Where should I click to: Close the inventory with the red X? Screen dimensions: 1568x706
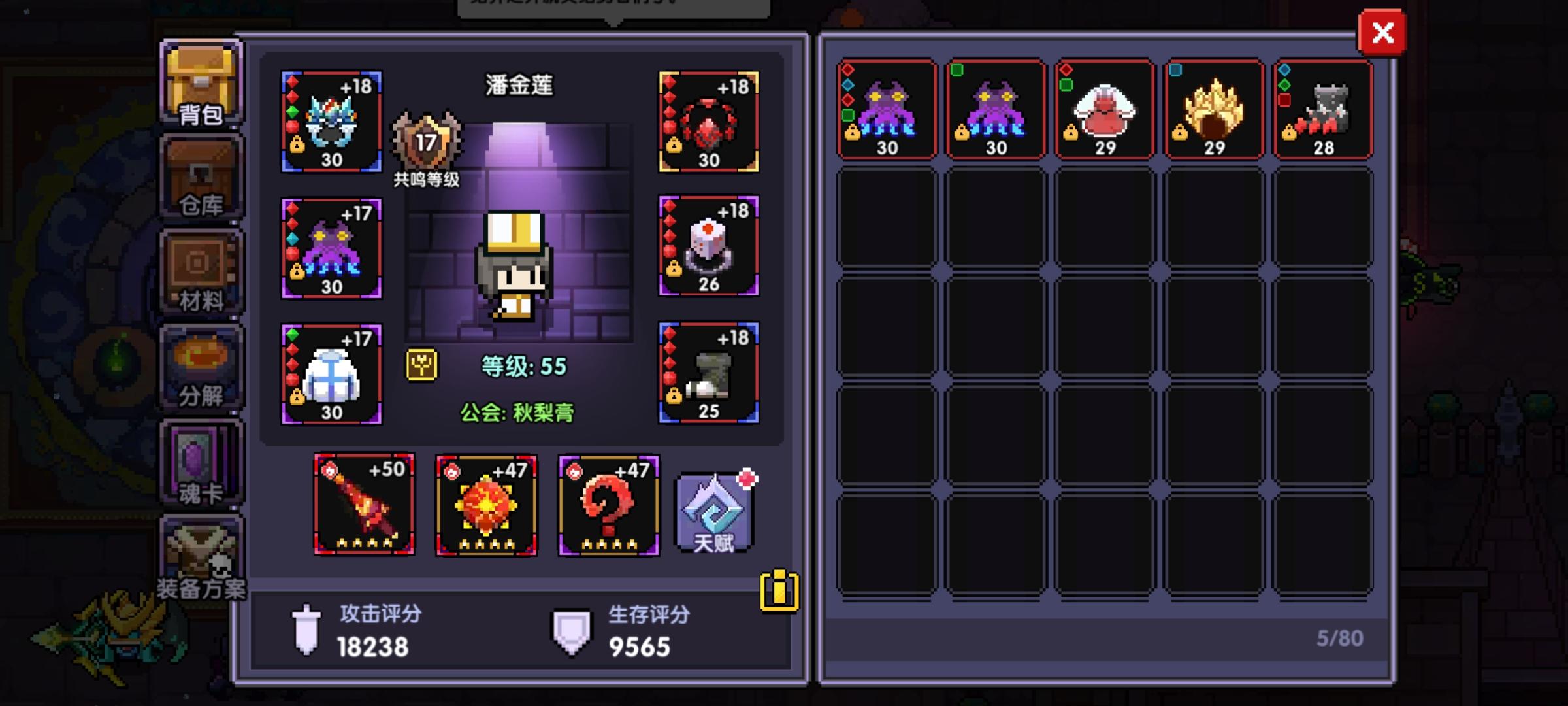click(1382, 33)
